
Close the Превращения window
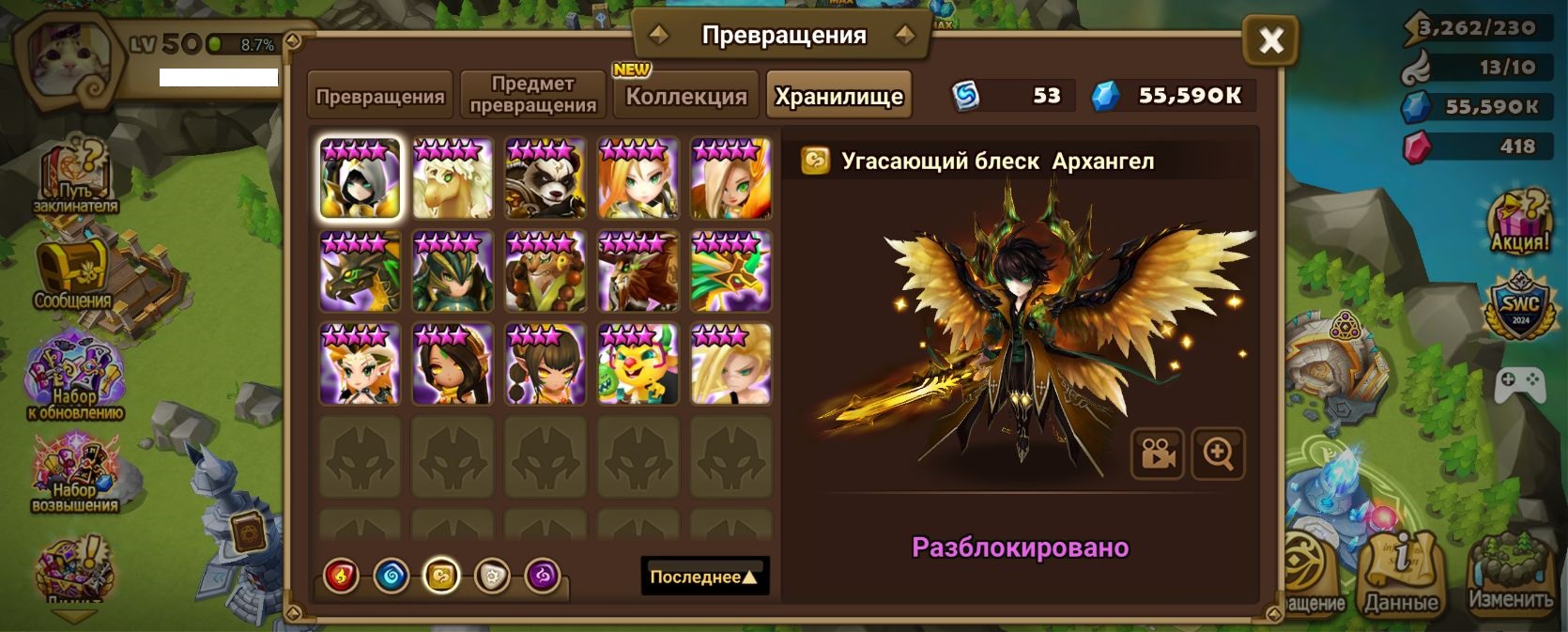click(1270, 40)
